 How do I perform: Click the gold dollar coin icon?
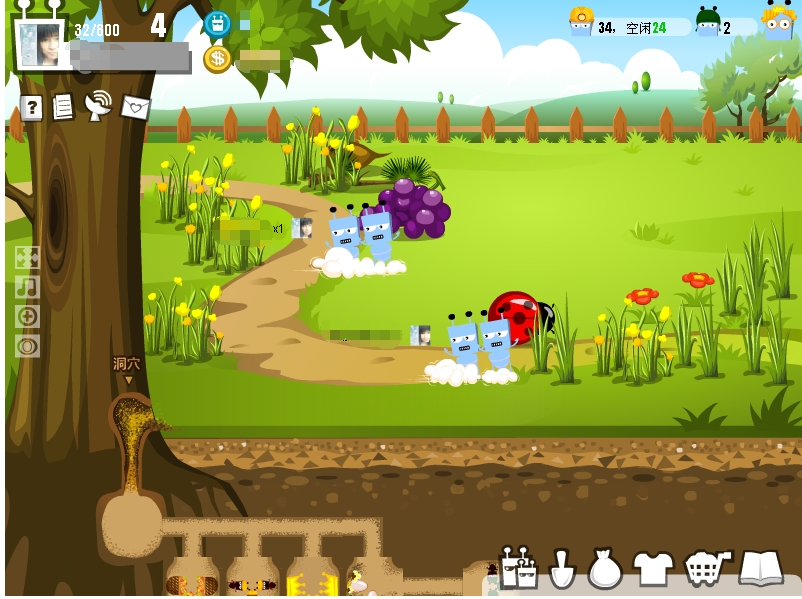pos(217,58)
